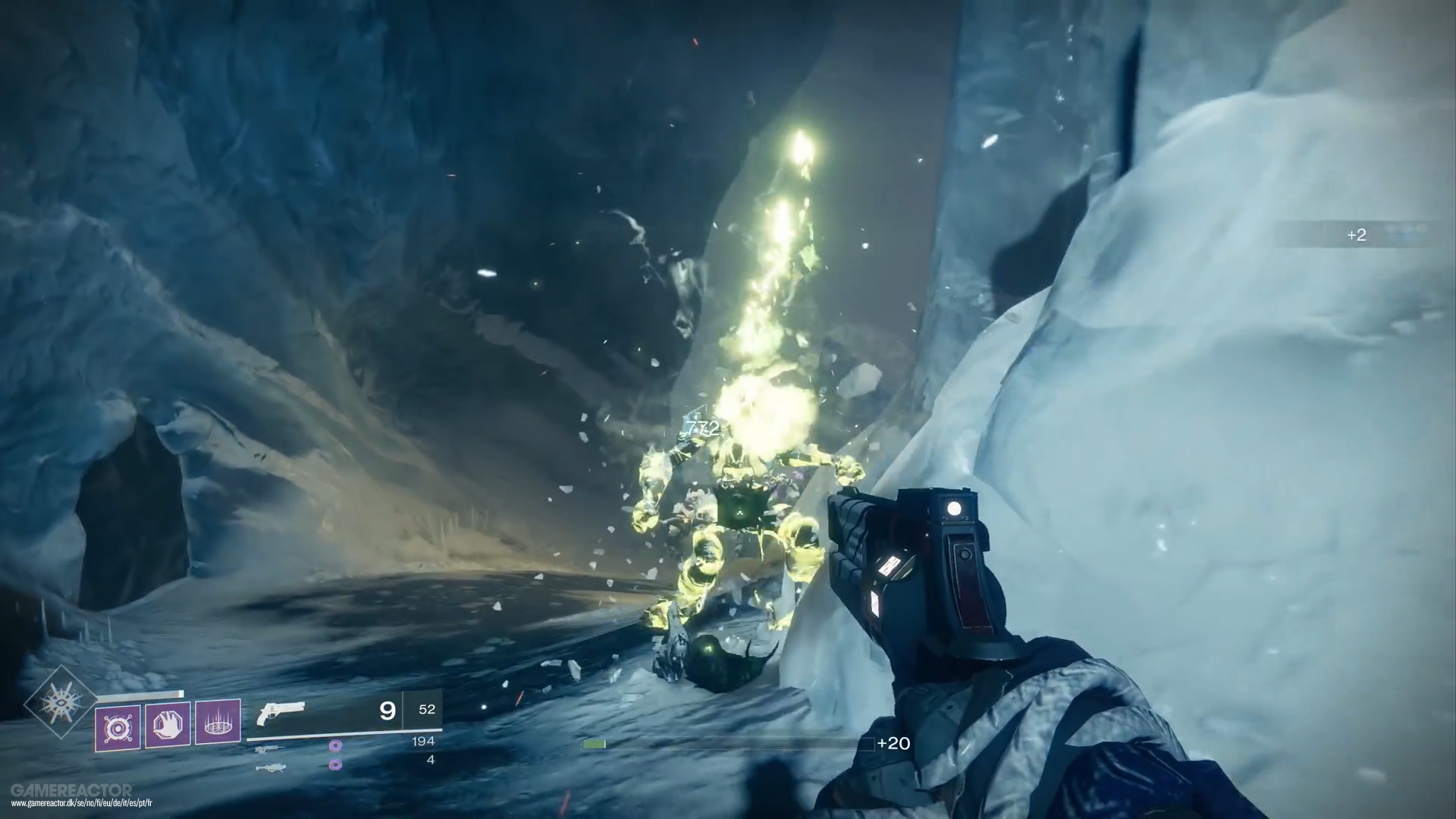1456x819 pixels.
Task: Click the concentric ring targeting mod icon
Action: click(119, 726)
